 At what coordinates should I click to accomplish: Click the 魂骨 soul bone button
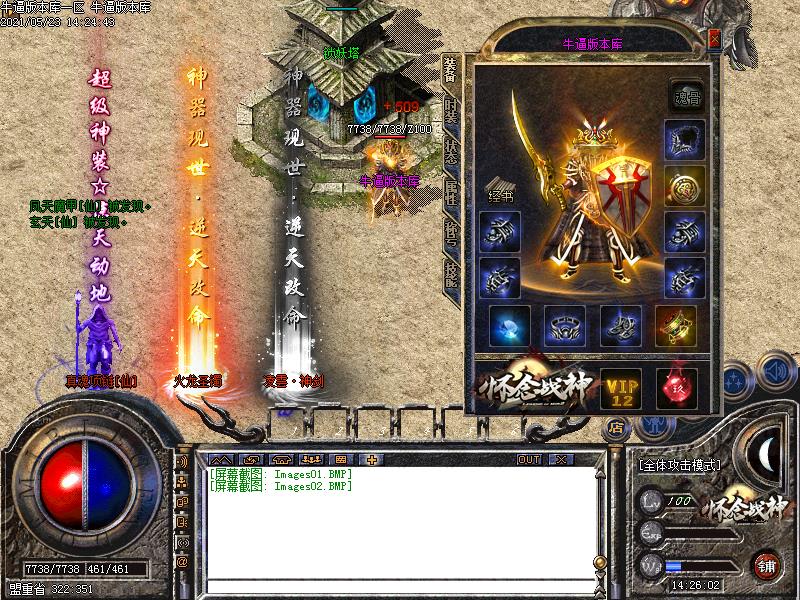pyautogui.click(x=685, y=93)
